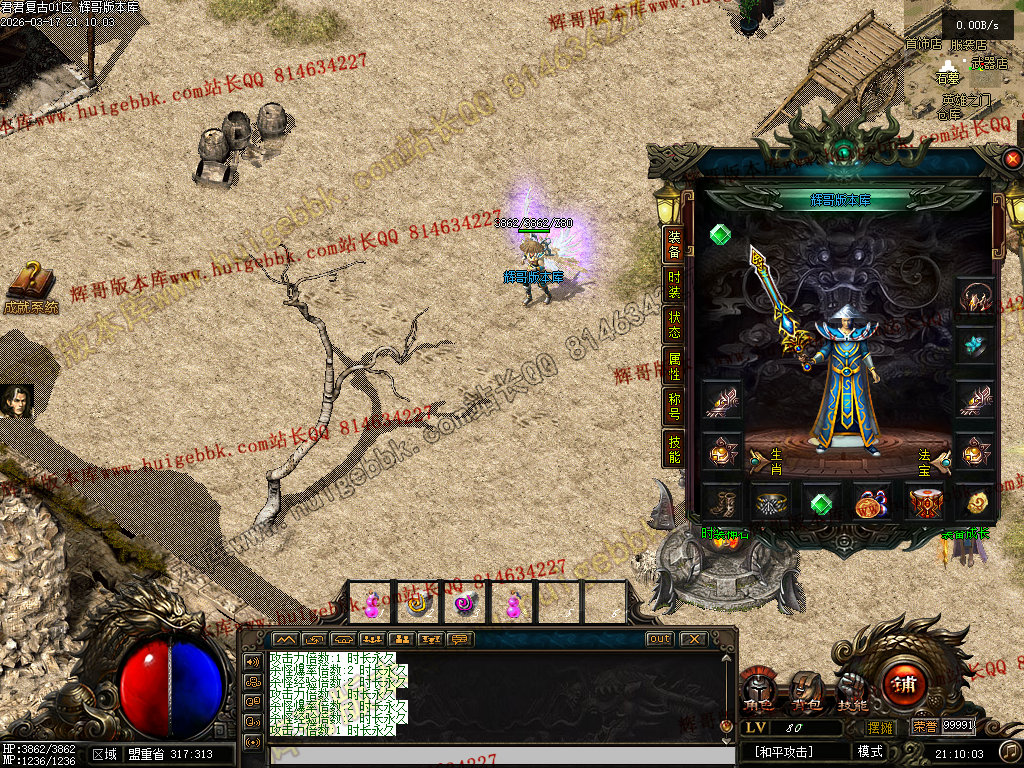Open the 技能 fist skills button
Screen dimensions: 1024x768
click(852, 690)
